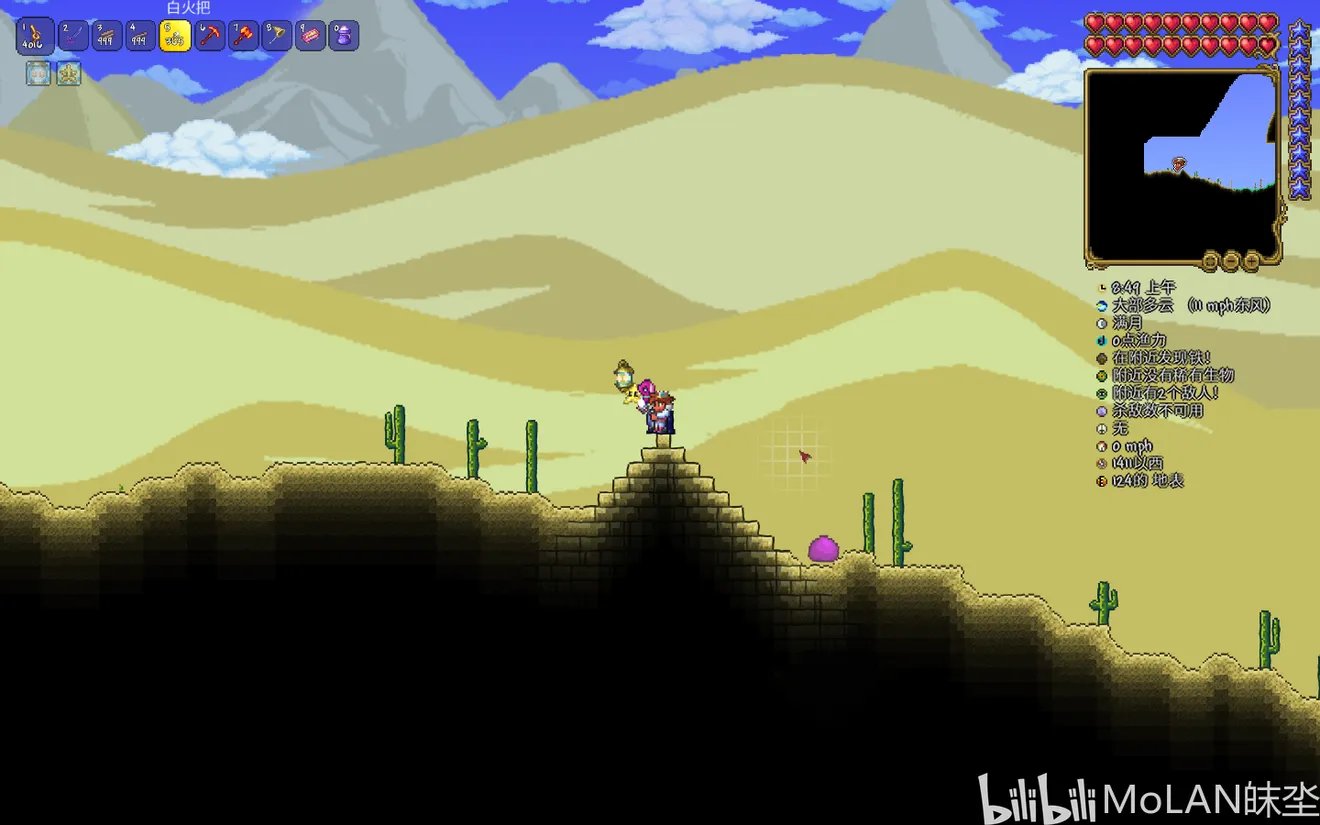Choose the rope stack in hotbar slot 3
The width and height of the screenshot is (1320, 825).
[108, 37]
